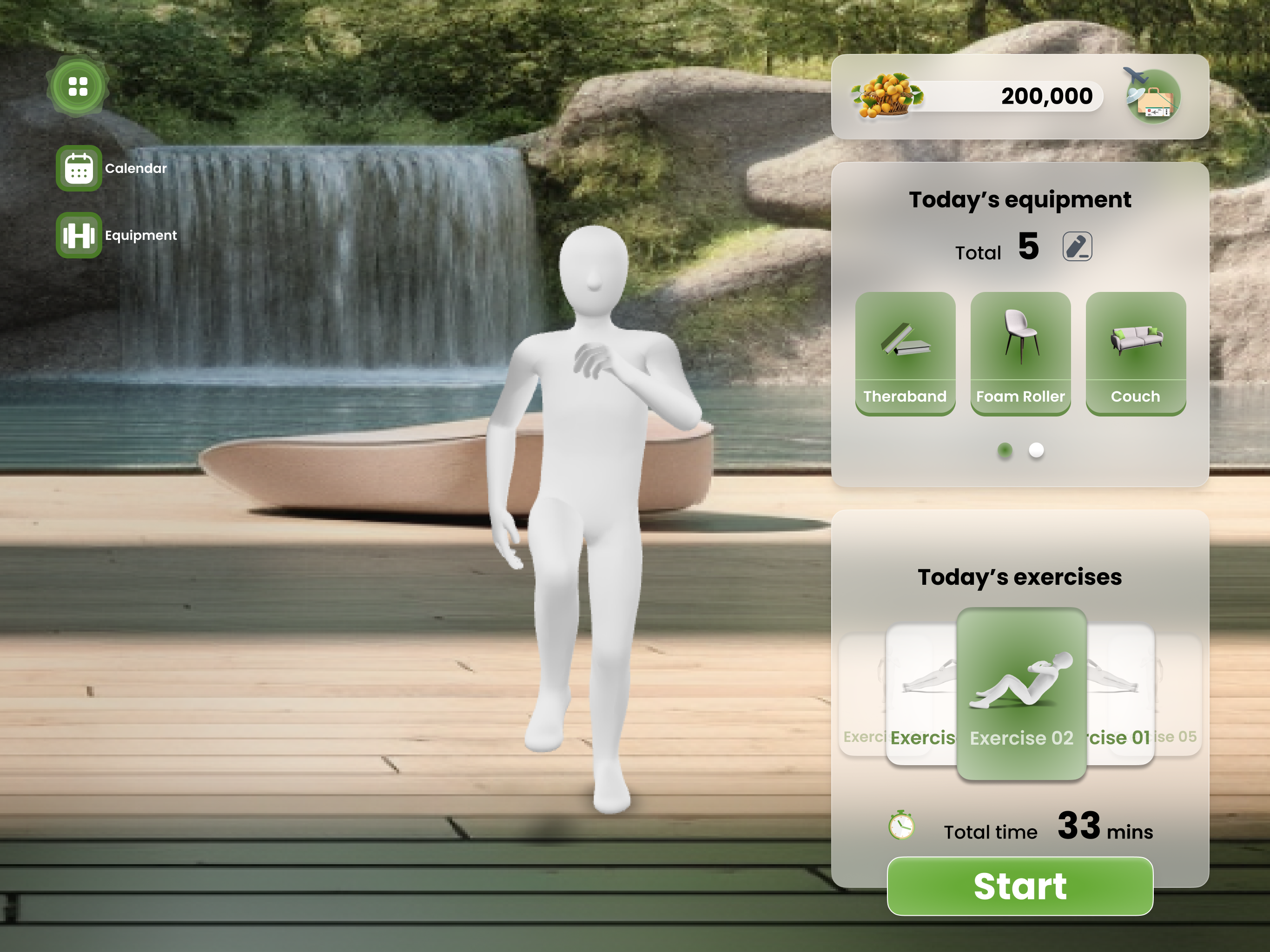Open the Calendar
Image resolution: width=1270 pixels, height=952 pixels.
(x=79, y=168)
